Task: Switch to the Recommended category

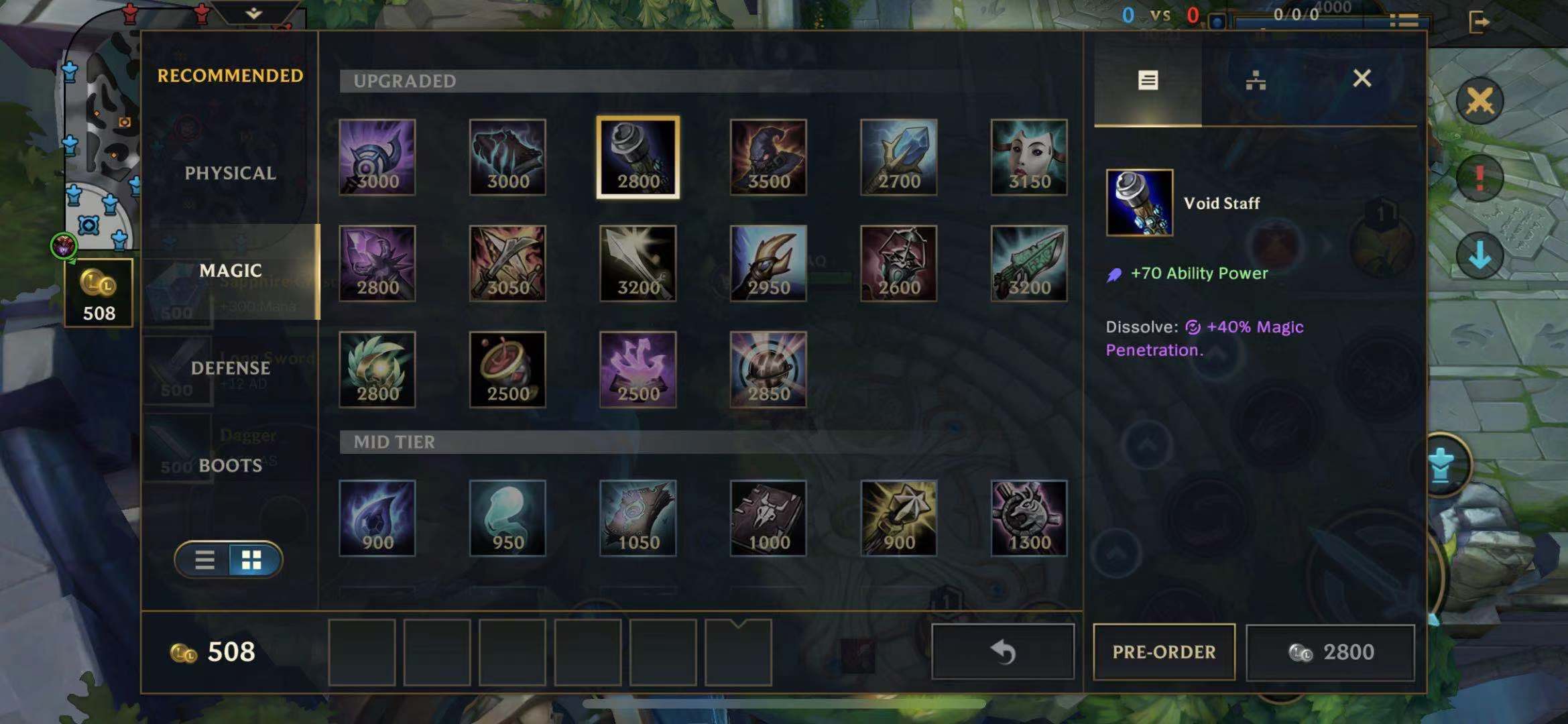Action: 230,76
